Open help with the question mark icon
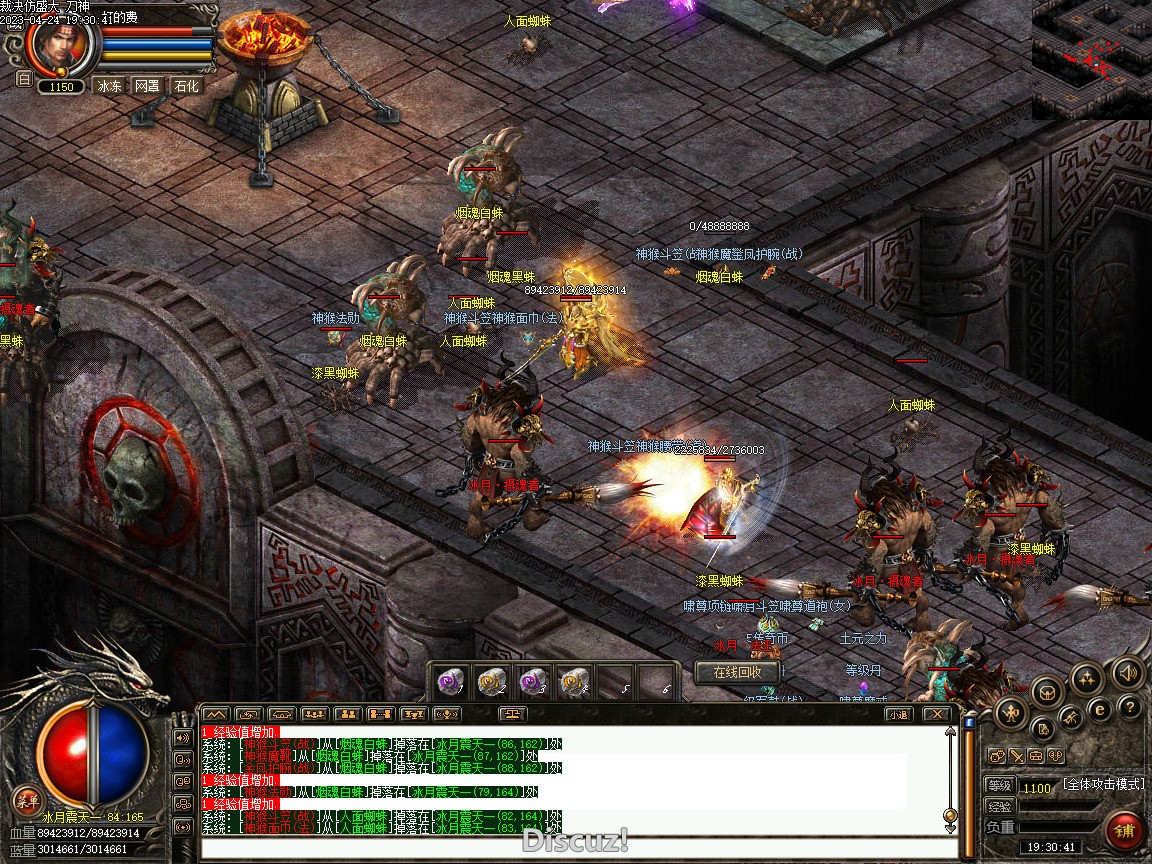This screenshot has width=1152, height=864. 1129,708
